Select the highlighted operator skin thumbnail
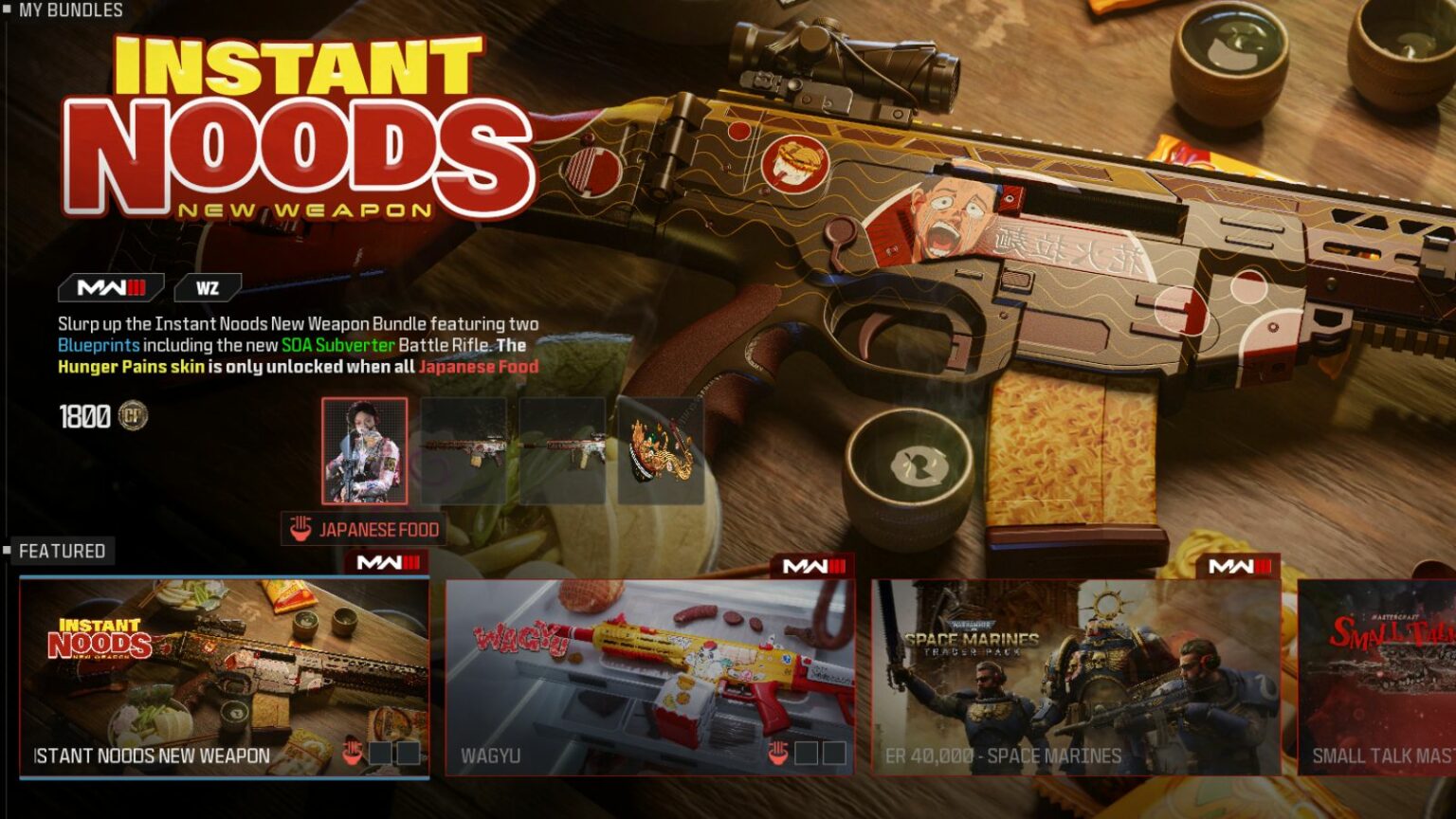 pos(365,452)
